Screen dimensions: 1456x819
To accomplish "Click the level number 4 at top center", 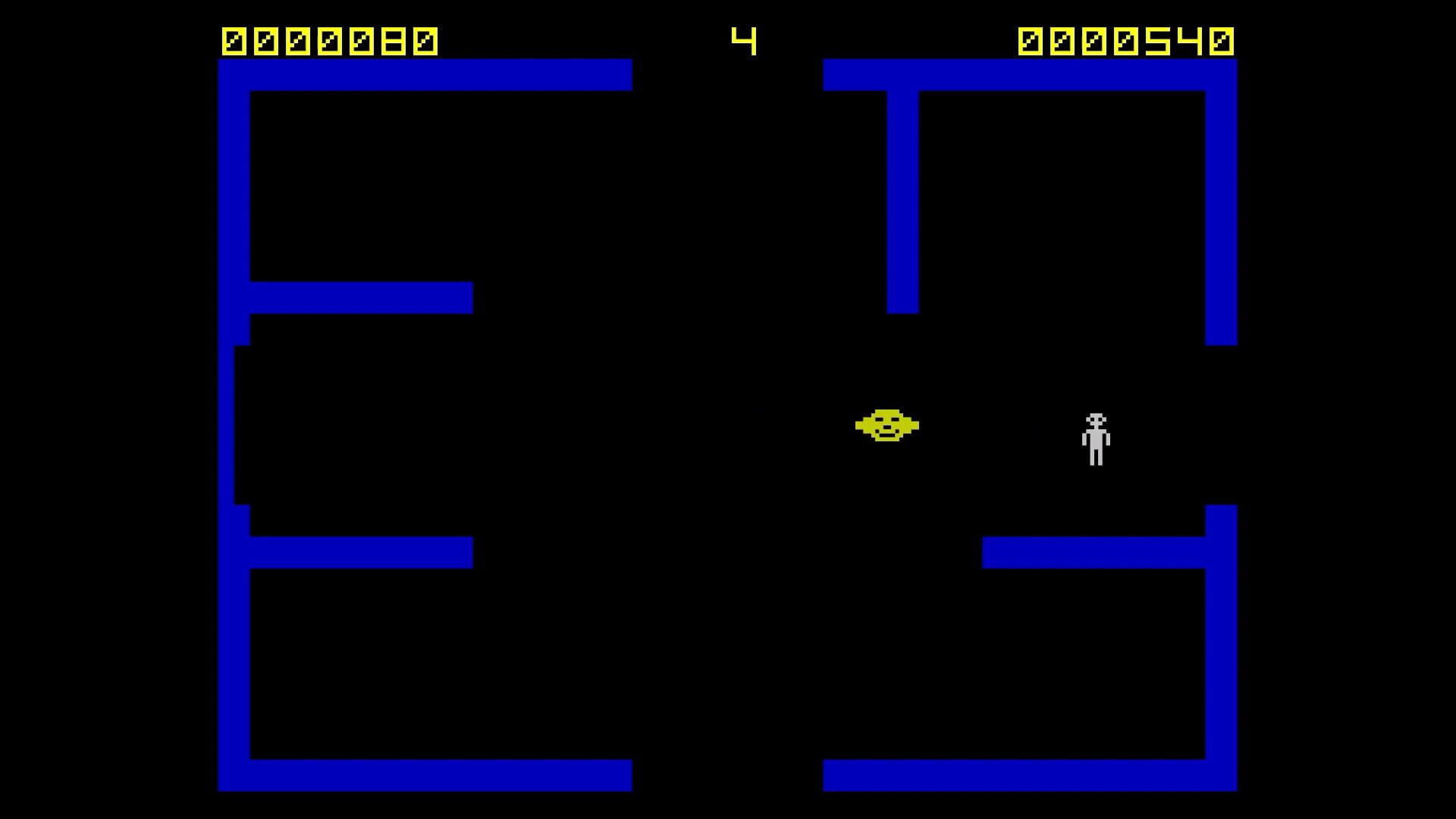I will 745,41.
